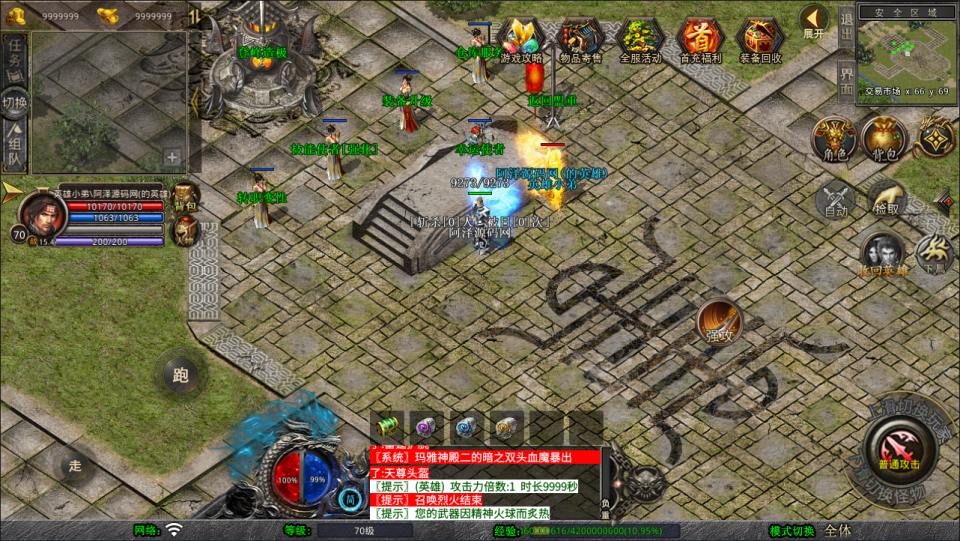
Task: Tap the 捡取 pickup button
Action: point(886,200)
